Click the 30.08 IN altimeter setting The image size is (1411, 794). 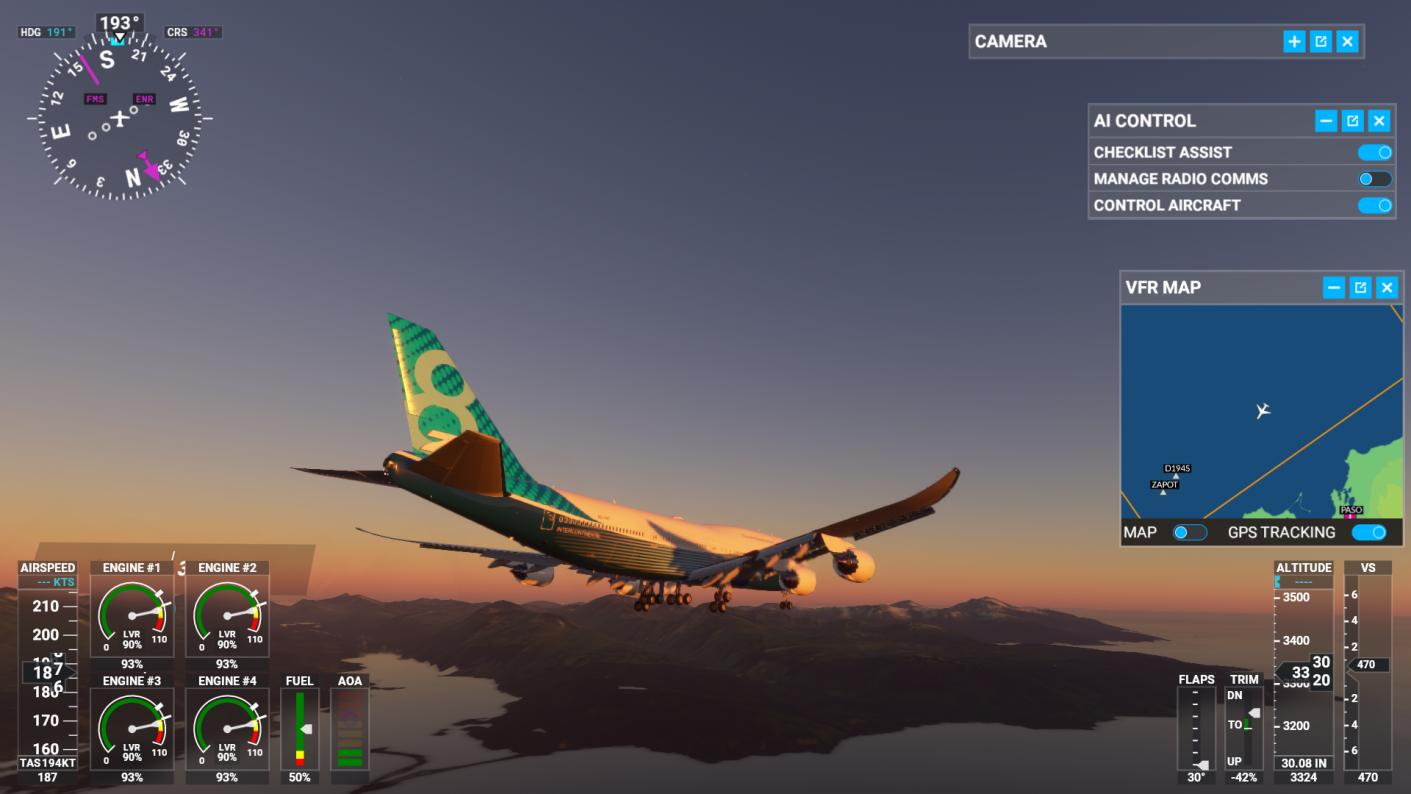(x=1305, y=761)
